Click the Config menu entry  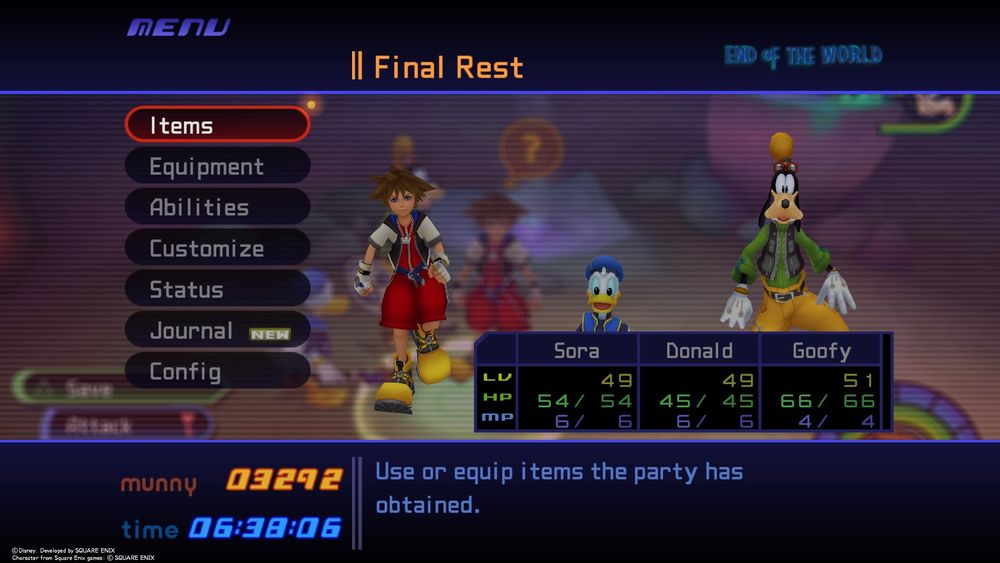[217, 371]
